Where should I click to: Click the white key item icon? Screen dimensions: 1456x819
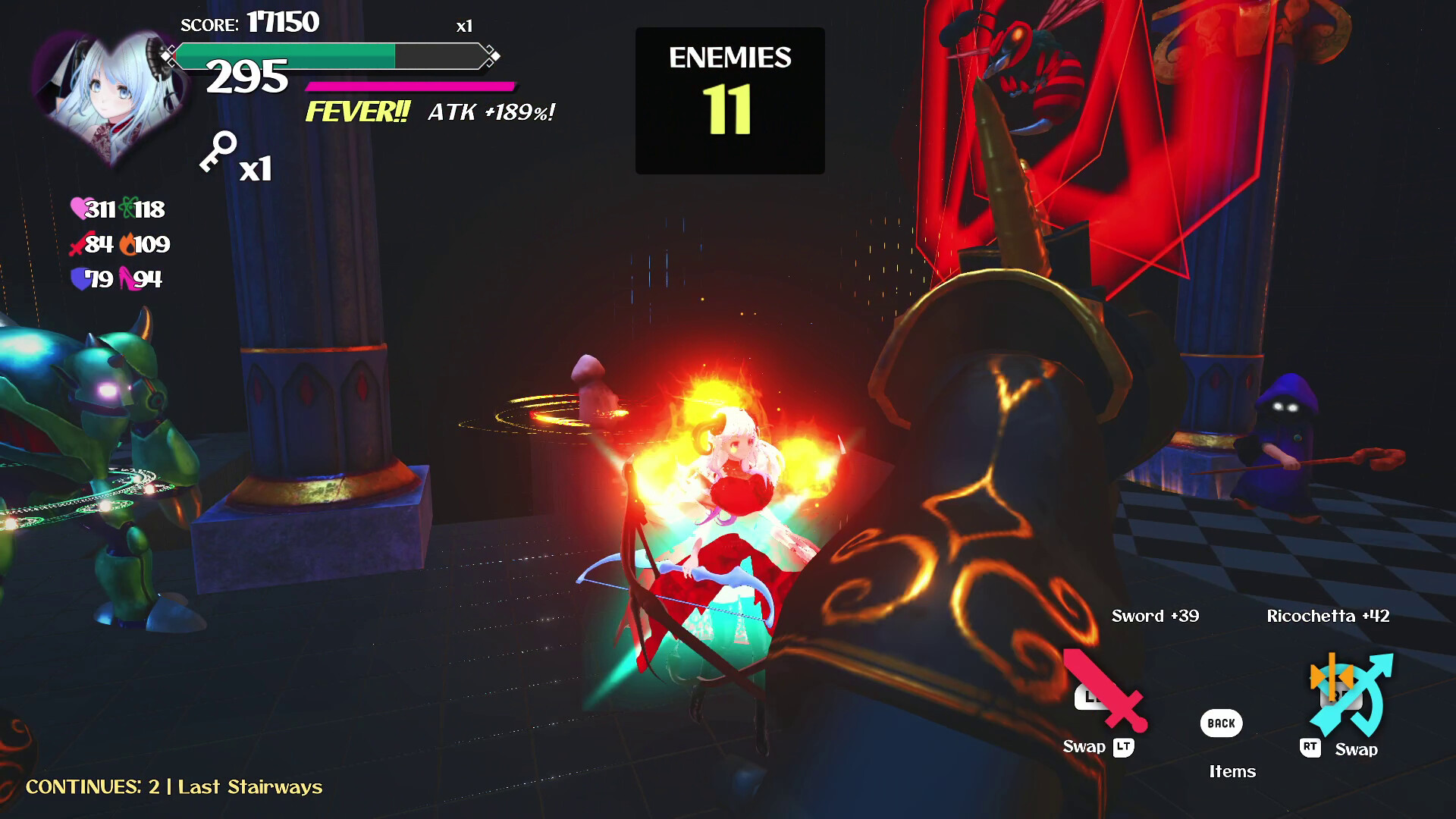point(218,152)
